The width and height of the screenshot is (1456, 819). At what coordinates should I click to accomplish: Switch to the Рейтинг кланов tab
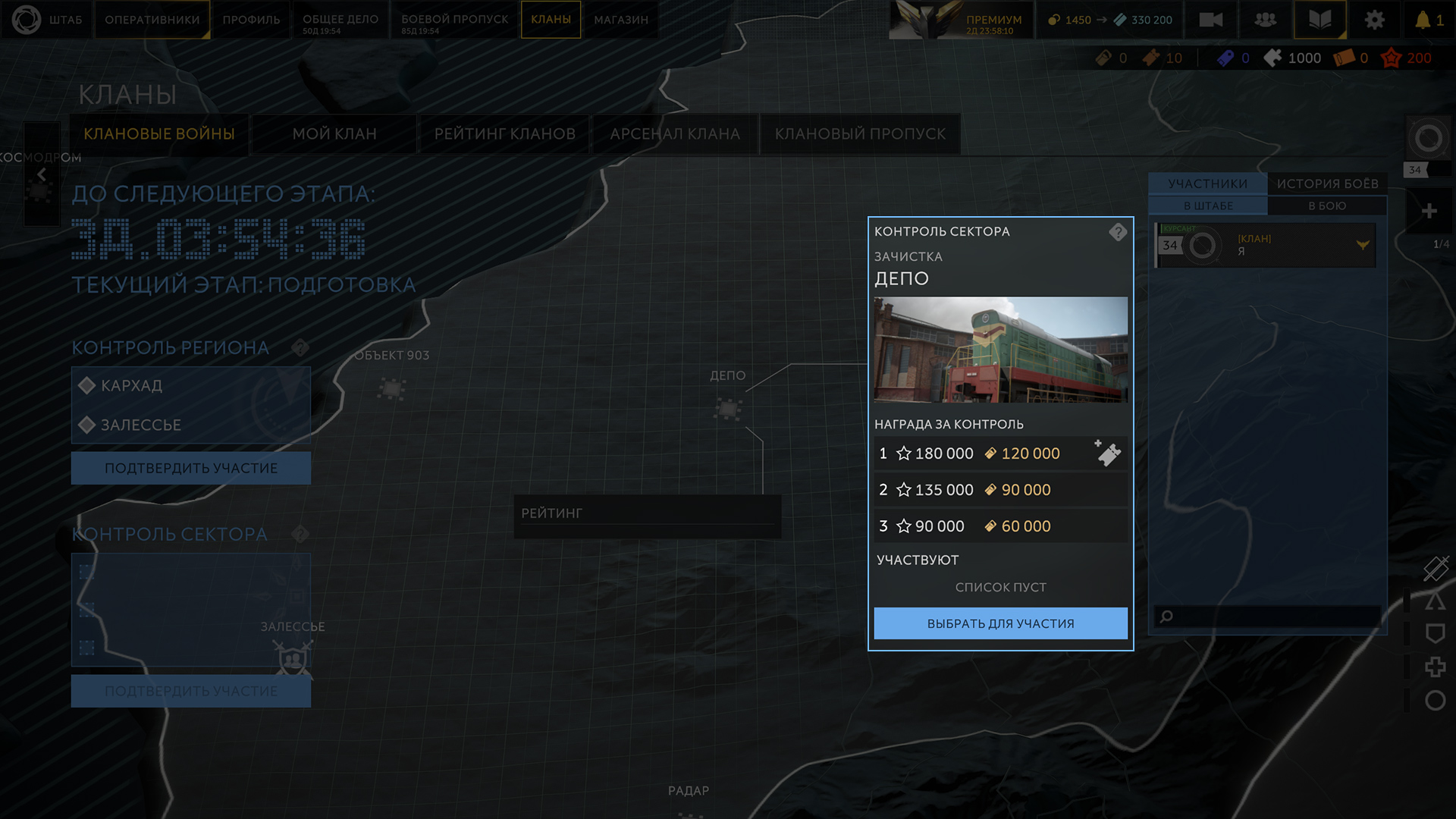504,134
